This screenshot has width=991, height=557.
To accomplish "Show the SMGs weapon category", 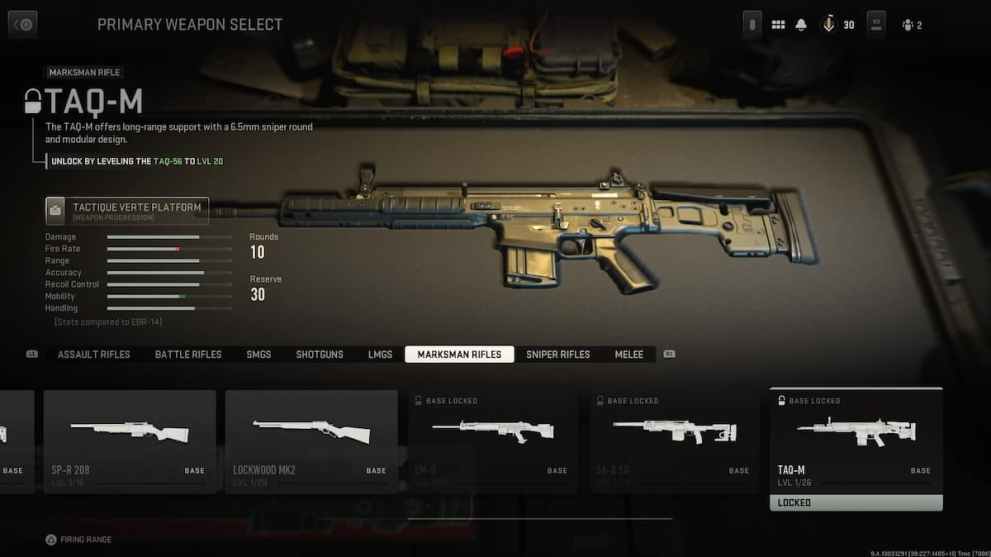I will point(259,355).
